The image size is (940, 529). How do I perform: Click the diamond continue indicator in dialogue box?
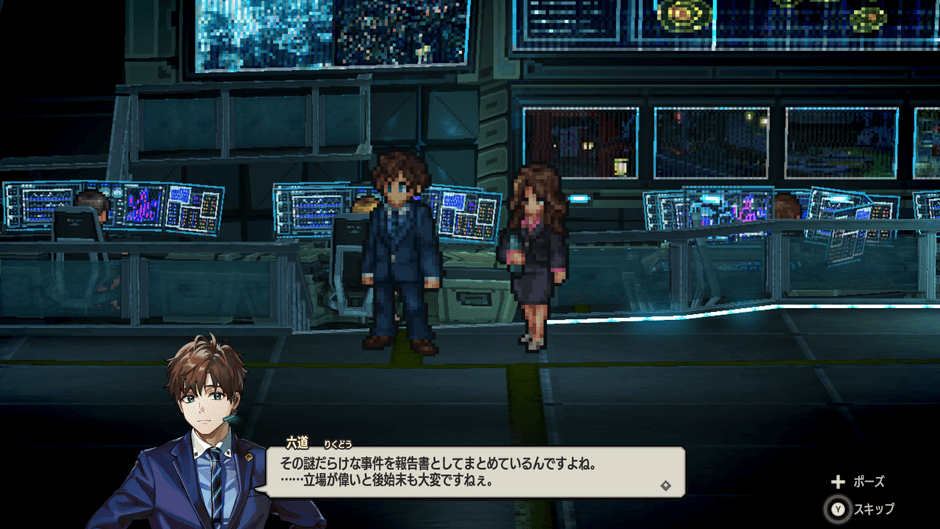coord(666,486)
